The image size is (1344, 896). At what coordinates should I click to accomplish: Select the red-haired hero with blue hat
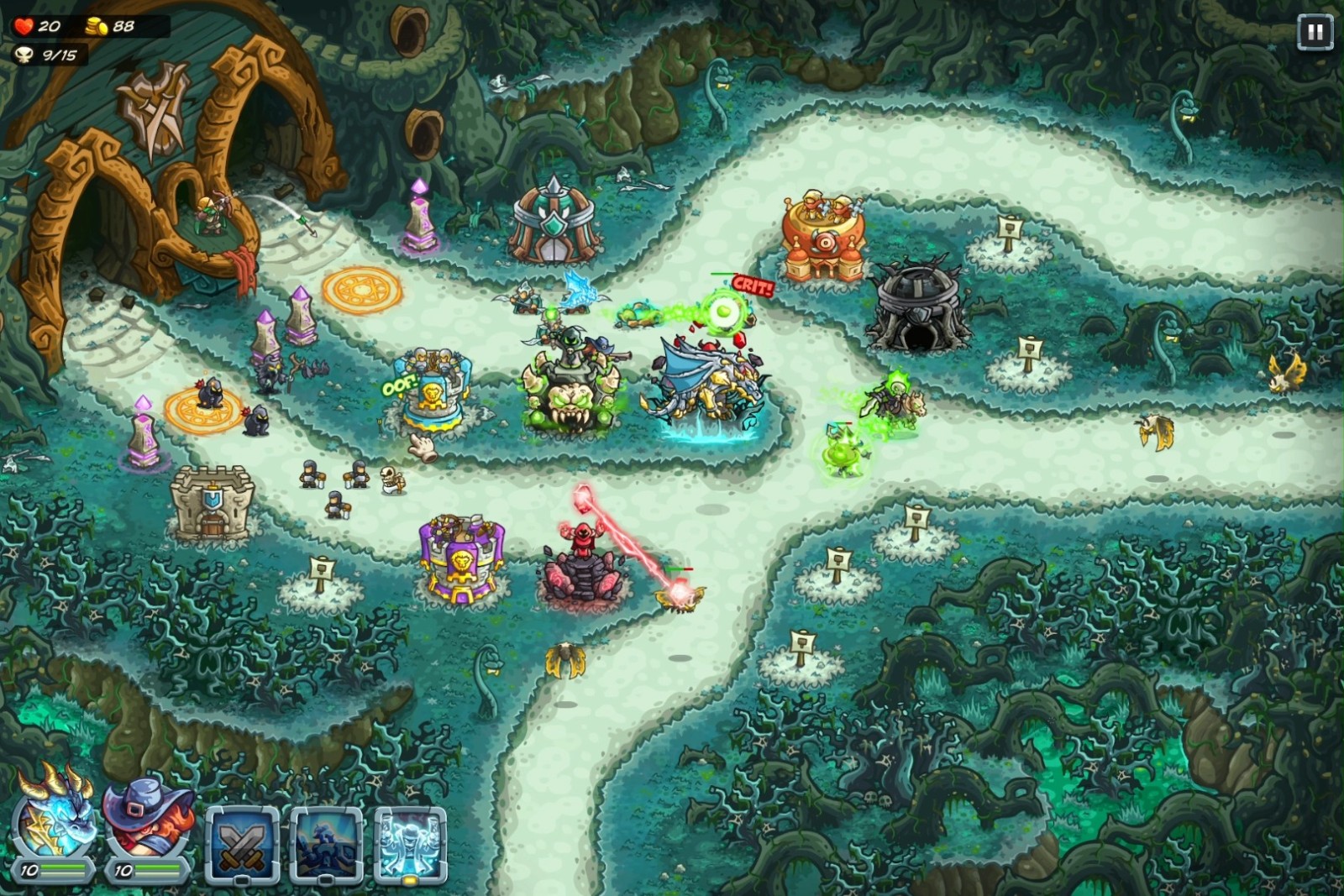click(146, 820)
